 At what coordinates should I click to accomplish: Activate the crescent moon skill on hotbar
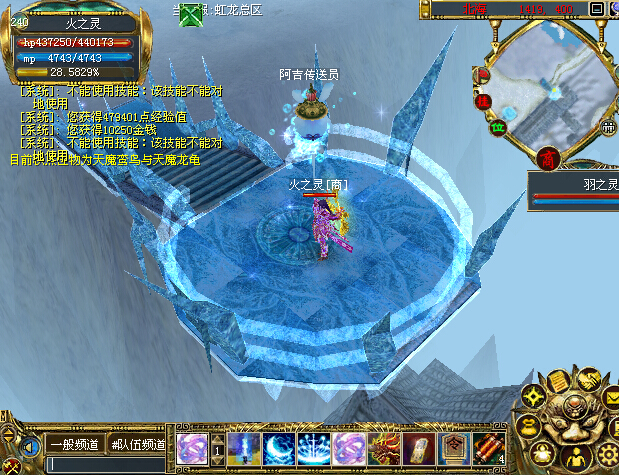point(279,447)
